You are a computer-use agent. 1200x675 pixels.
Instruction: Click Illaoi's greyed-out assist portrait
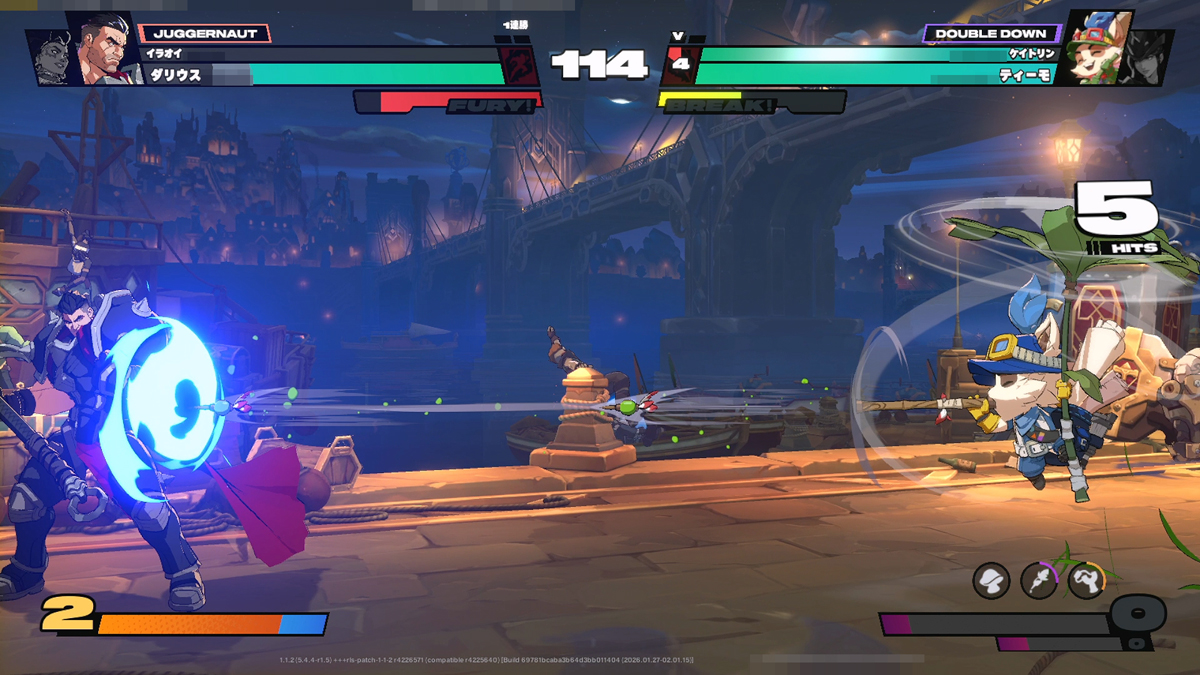tap(48, 58)
